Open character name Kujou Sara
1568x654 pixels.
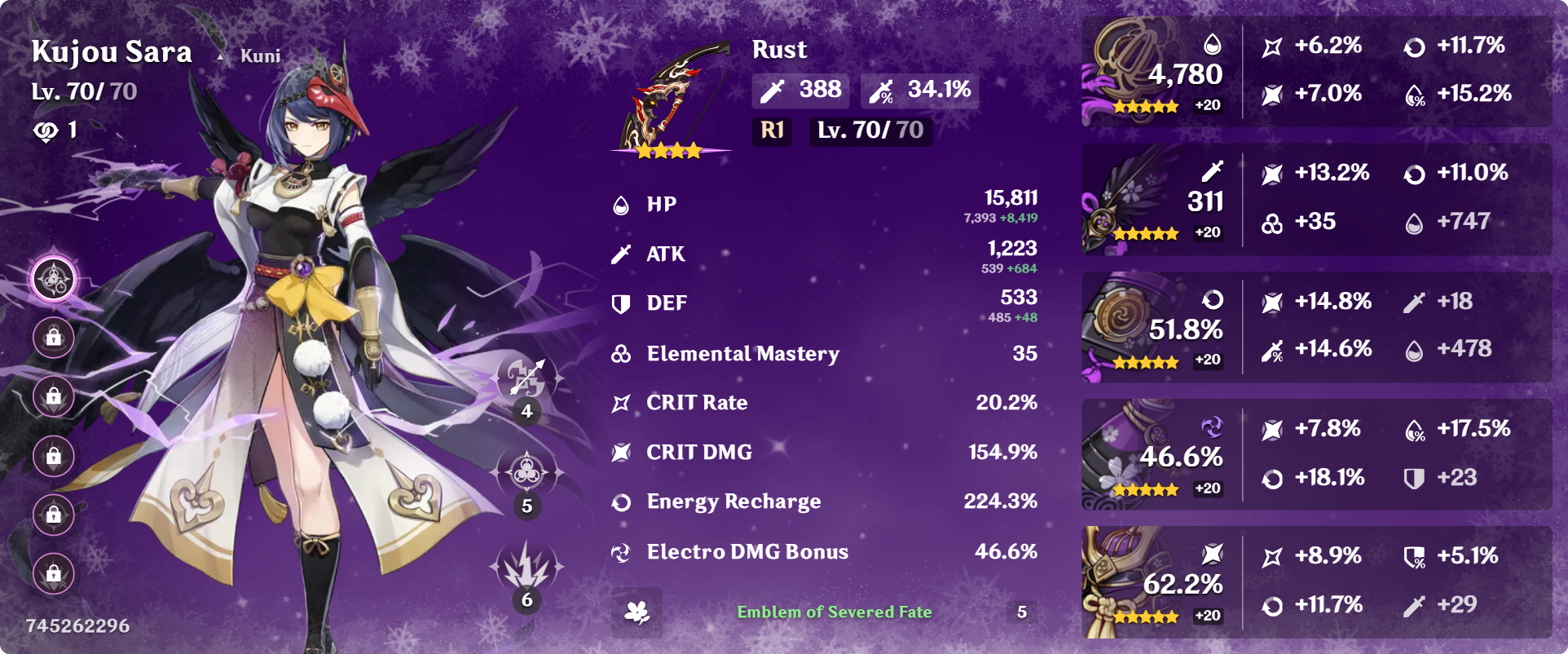coord(111,51)
